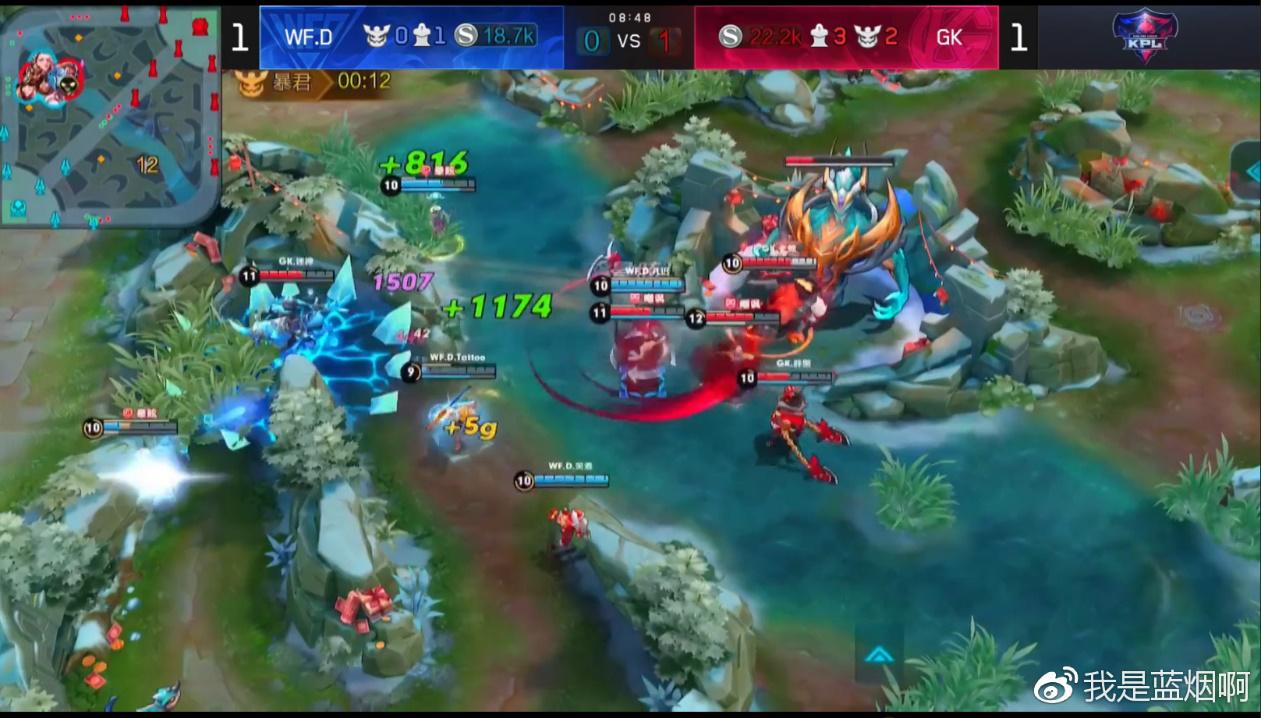The height and width of the screenshot is (718, 1261).
Task: Select the GK red team panel
Action: tap(845, 37)
